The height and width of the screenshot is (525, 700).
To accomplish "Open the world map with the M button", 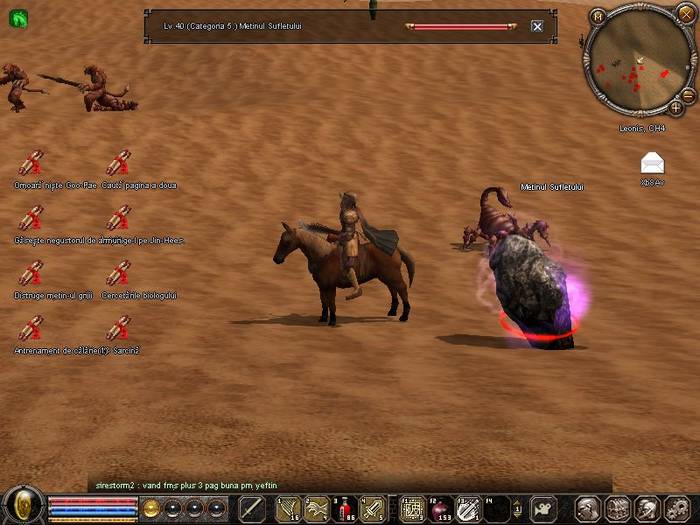I will (598, 16).
